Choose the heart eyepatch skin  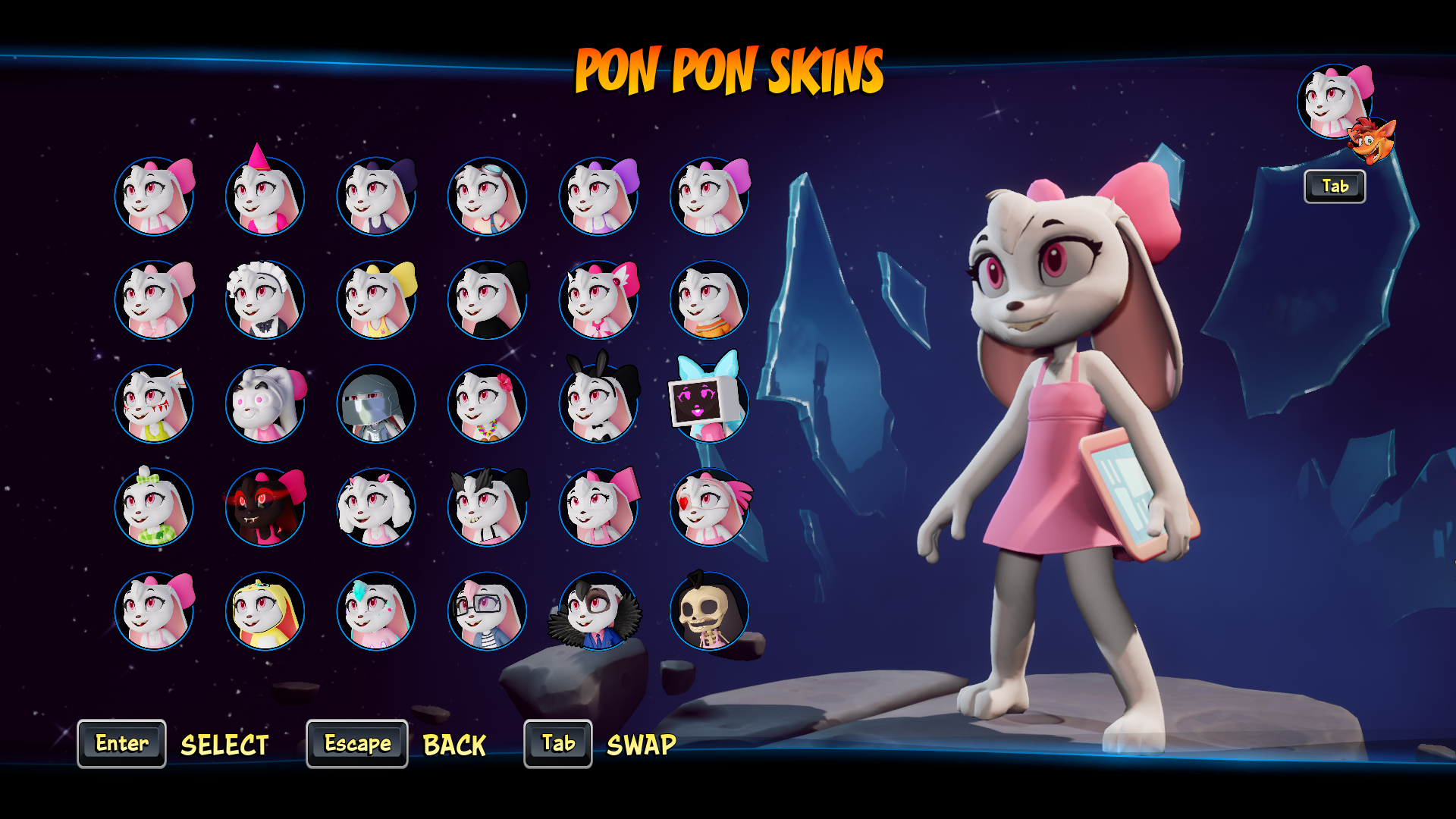click(709, 507)
